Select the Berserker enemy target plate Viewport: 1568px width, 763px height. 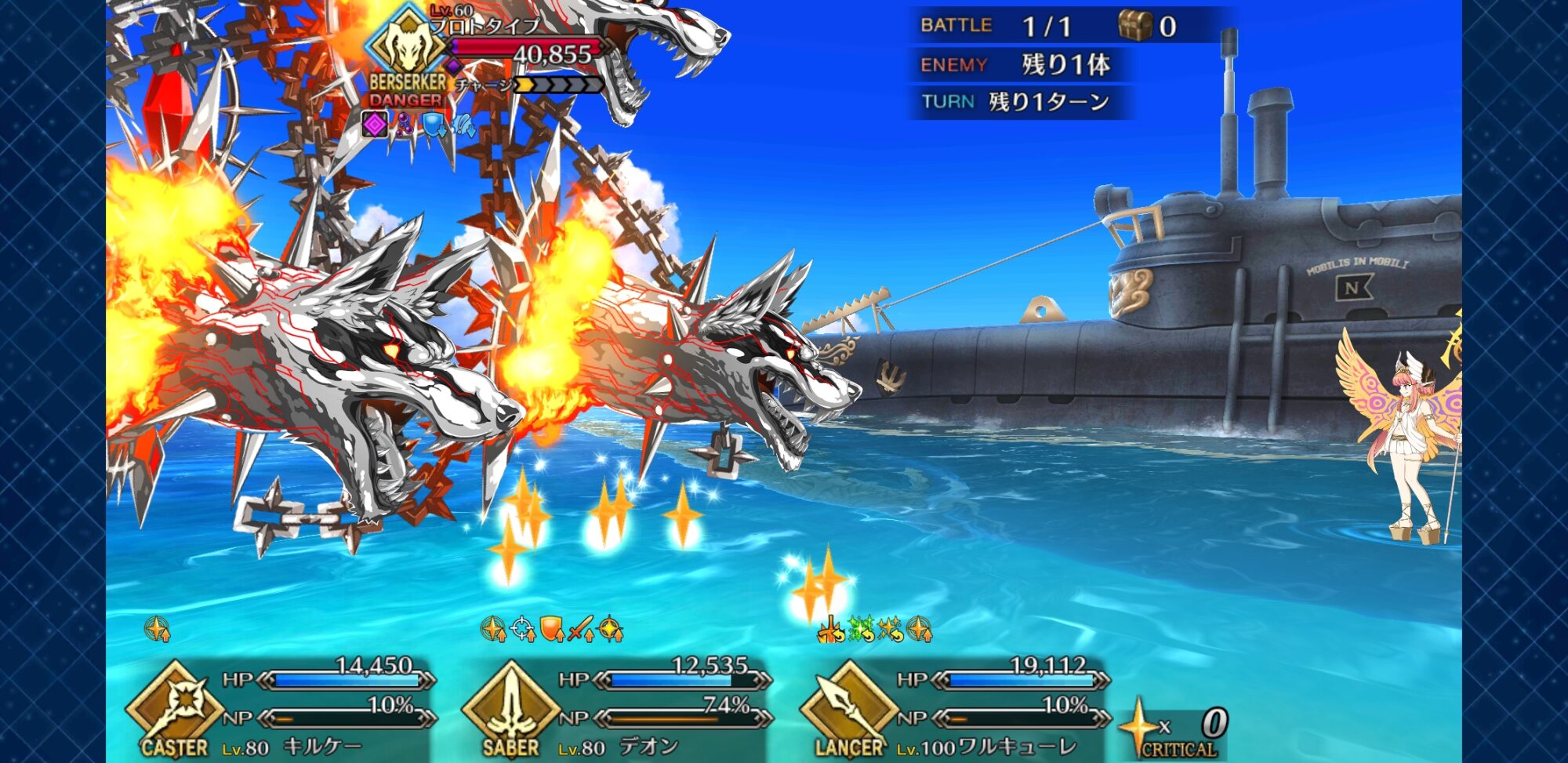click(486, 59)
